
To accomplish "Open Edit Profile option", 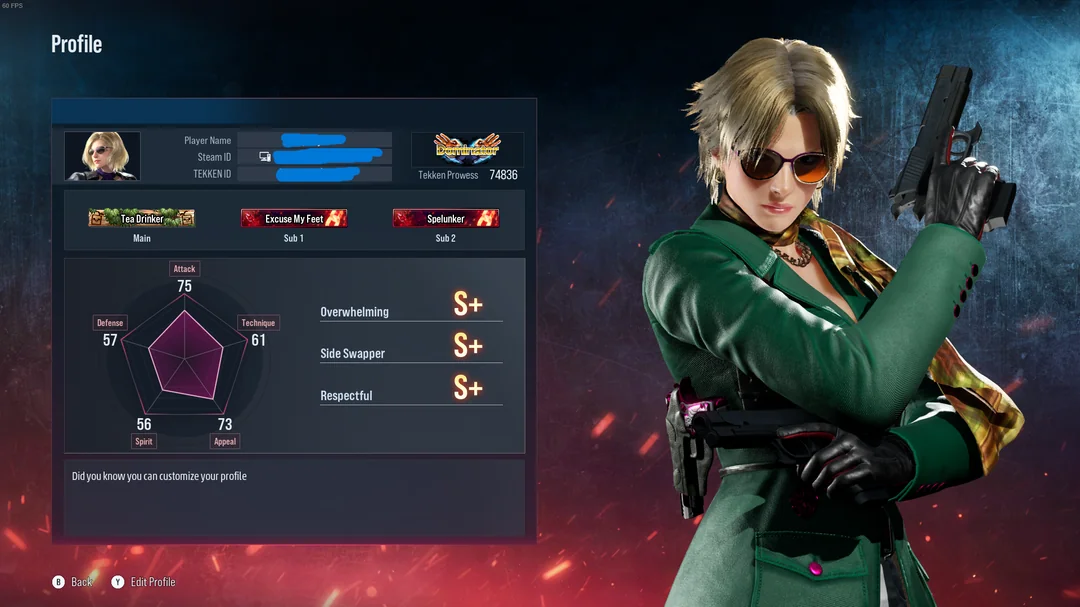I will (144, 582).
